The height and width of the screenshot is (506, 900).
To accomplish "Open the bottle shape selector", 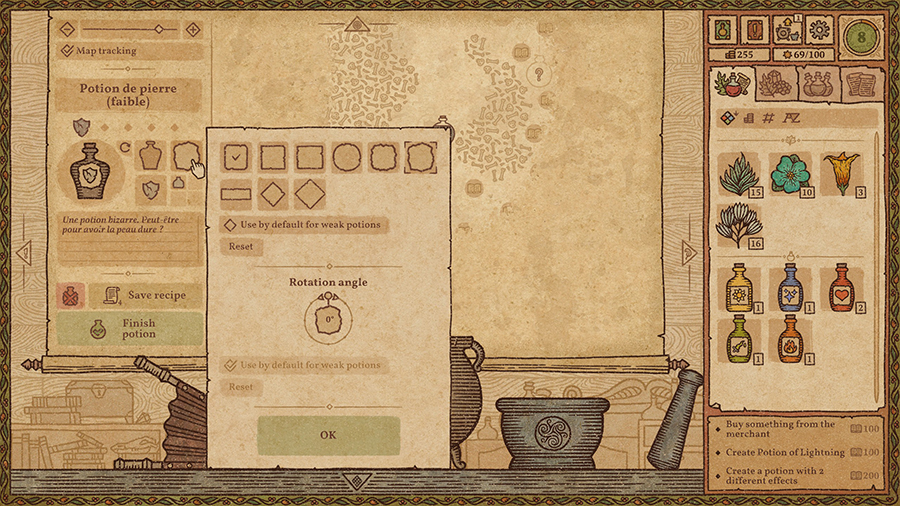I will 150,155.
